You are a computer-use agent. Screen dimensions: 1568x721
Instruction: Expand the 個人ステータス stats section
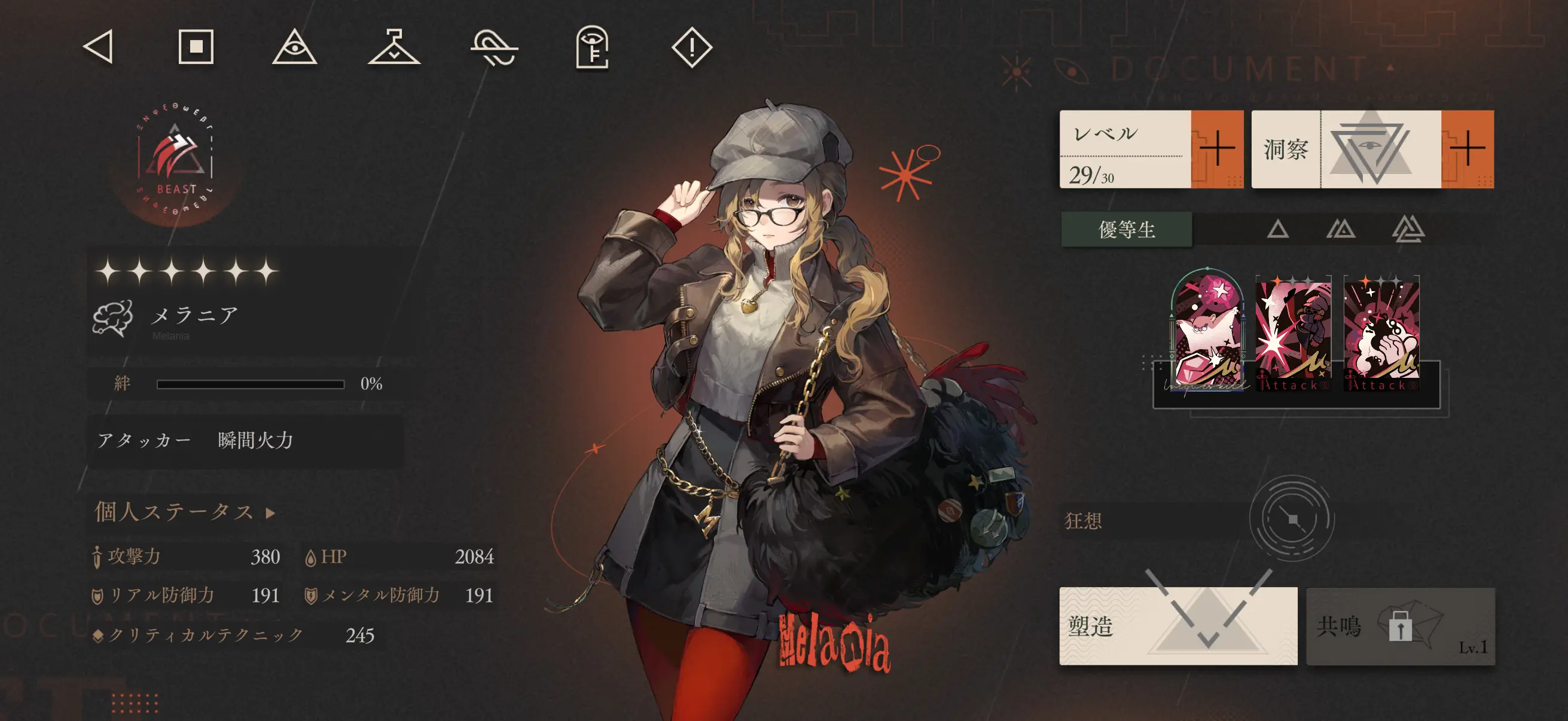[x=182, y=513]
